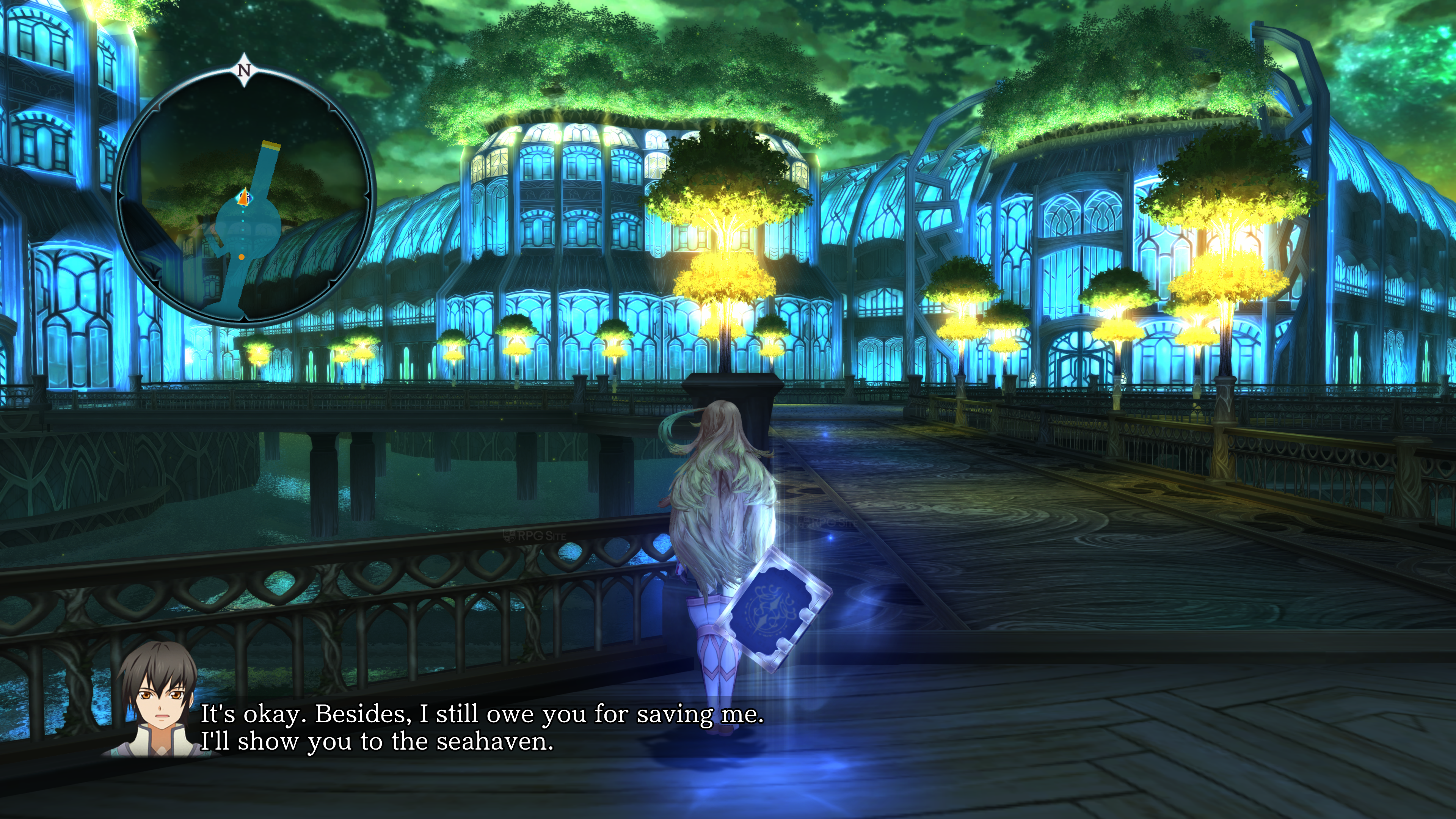Click the orange dot marker on minimap
The height and width of the screenshot is (819, 1456).
point(242,257)
